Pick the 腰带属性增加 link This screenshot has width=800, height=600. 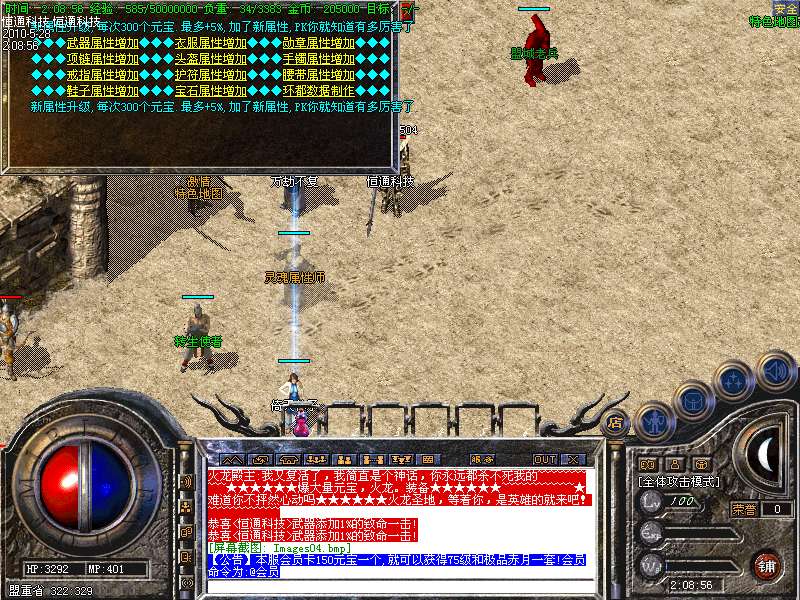tap(318, 75)
